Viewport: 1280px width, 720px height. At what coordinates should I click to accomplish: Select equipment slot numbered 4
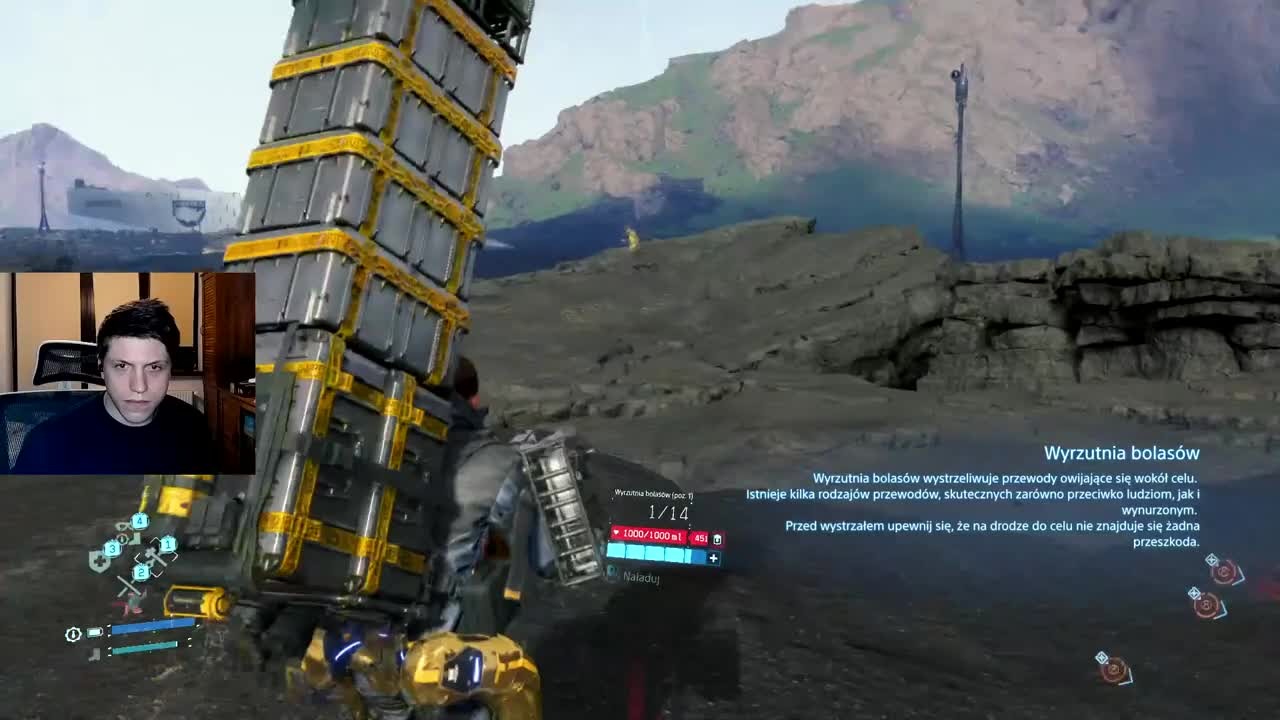(x=140, y=521)
